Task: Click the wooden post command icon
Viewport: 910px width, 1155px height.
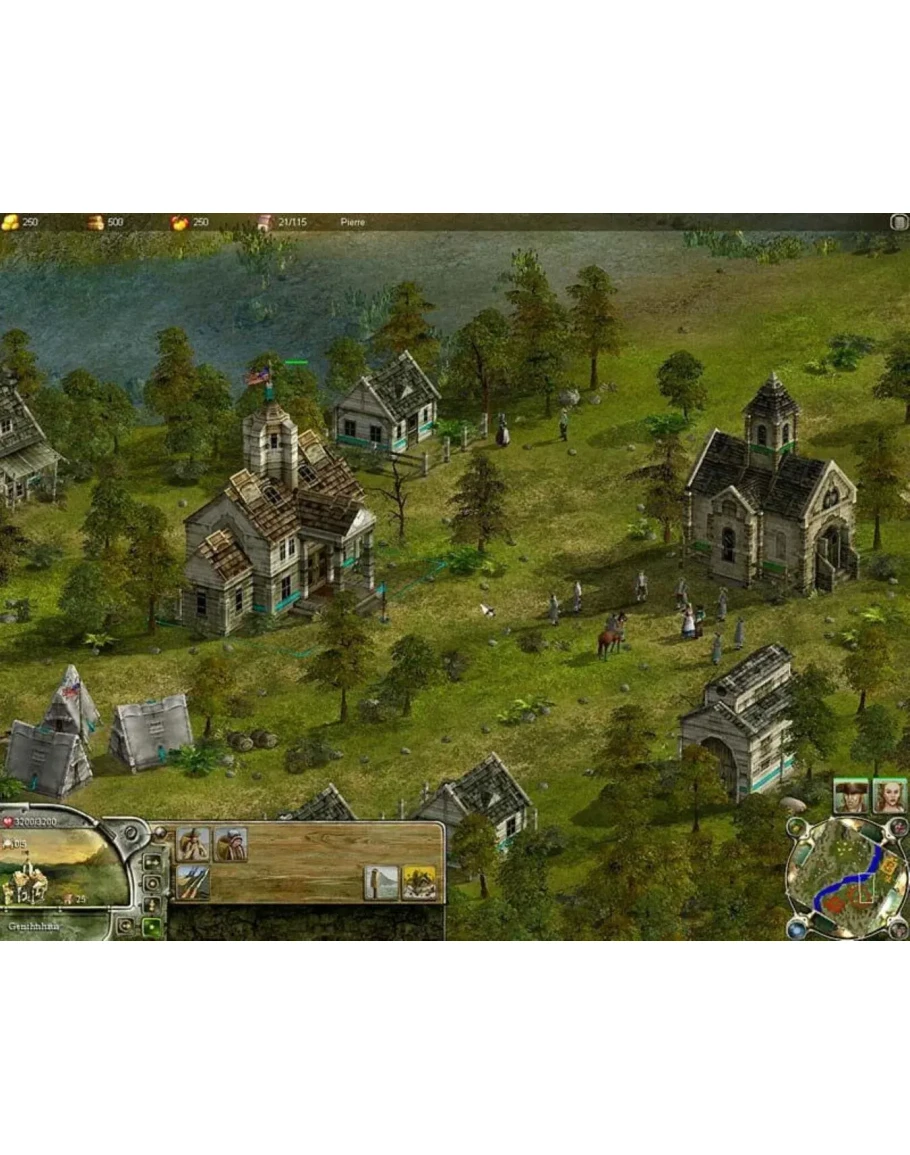Action: (381, 883)
